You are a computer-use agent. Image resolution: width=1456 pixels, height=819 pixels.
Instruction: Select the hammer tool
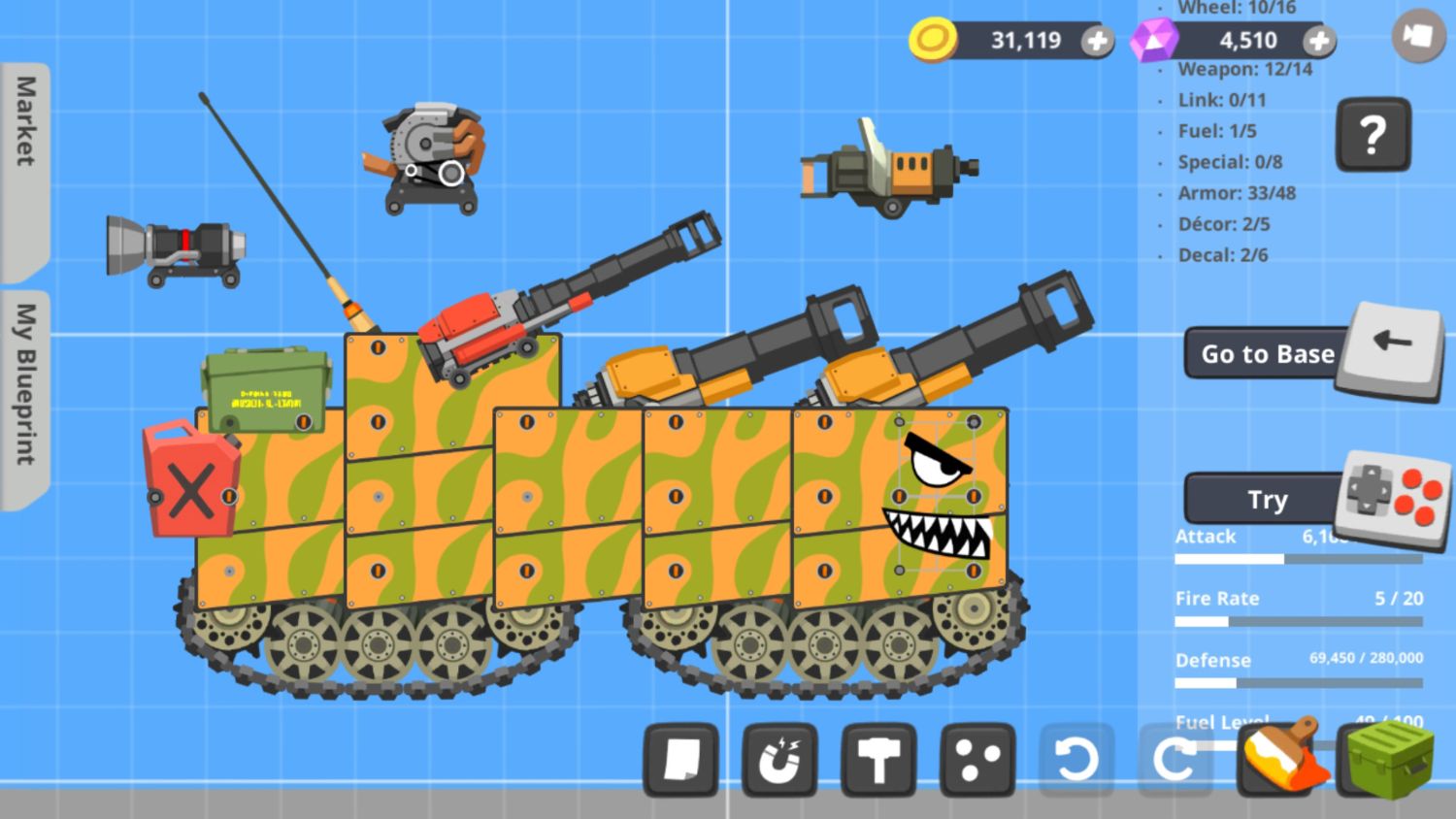(x=878, y=761)
